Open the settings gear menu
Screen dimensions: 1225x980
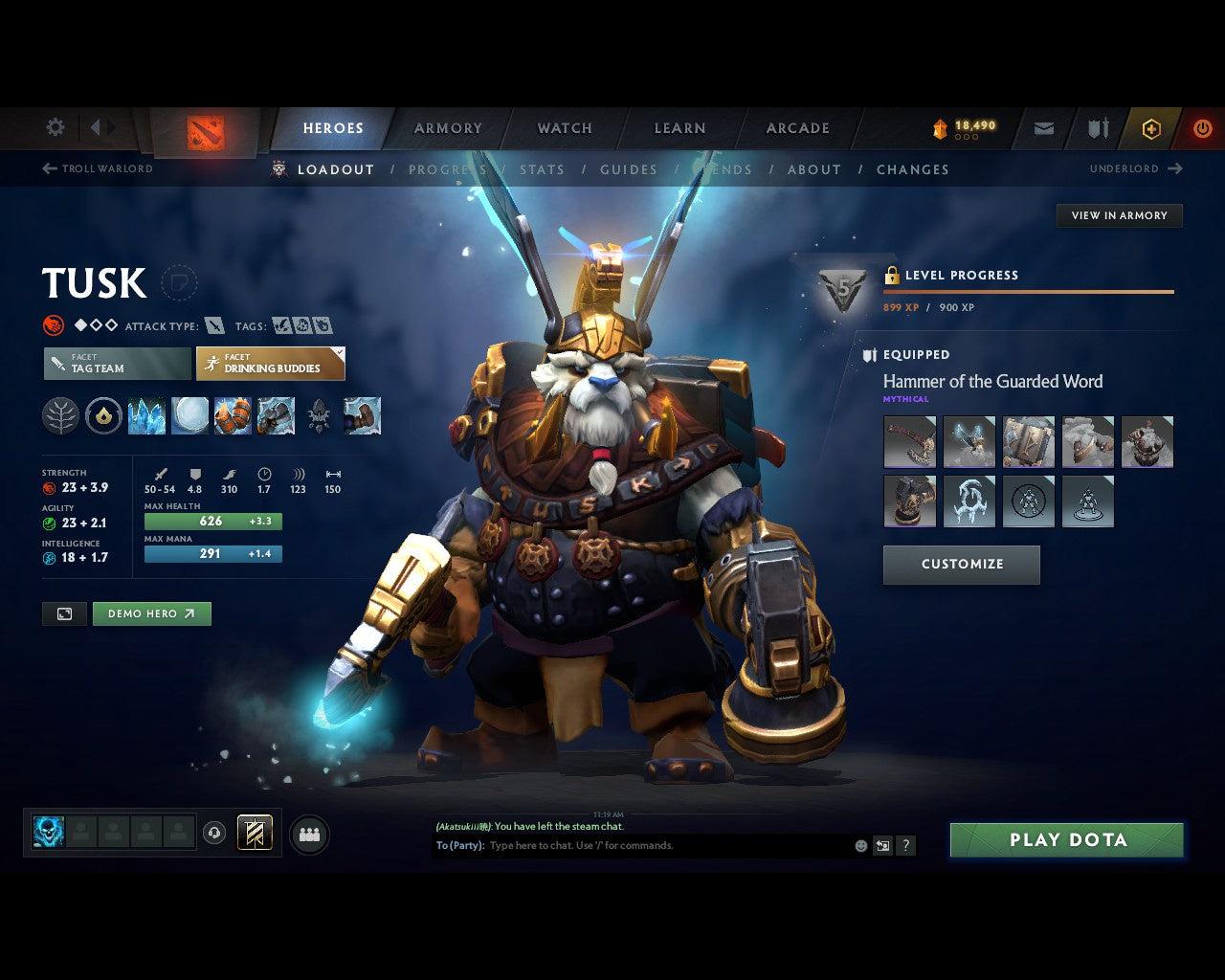point(55,126)
